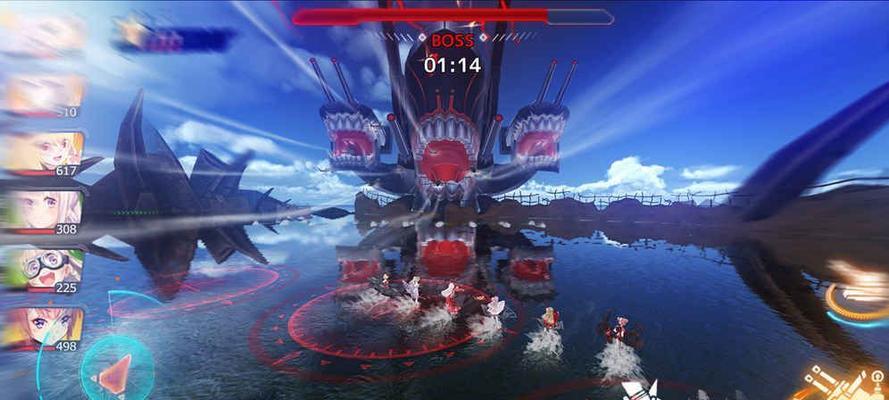Image resolution: width=889 pixels, height=400 pixels.
Task: Select the blonde girl portrait showing 617
Action: coord(42,151)
